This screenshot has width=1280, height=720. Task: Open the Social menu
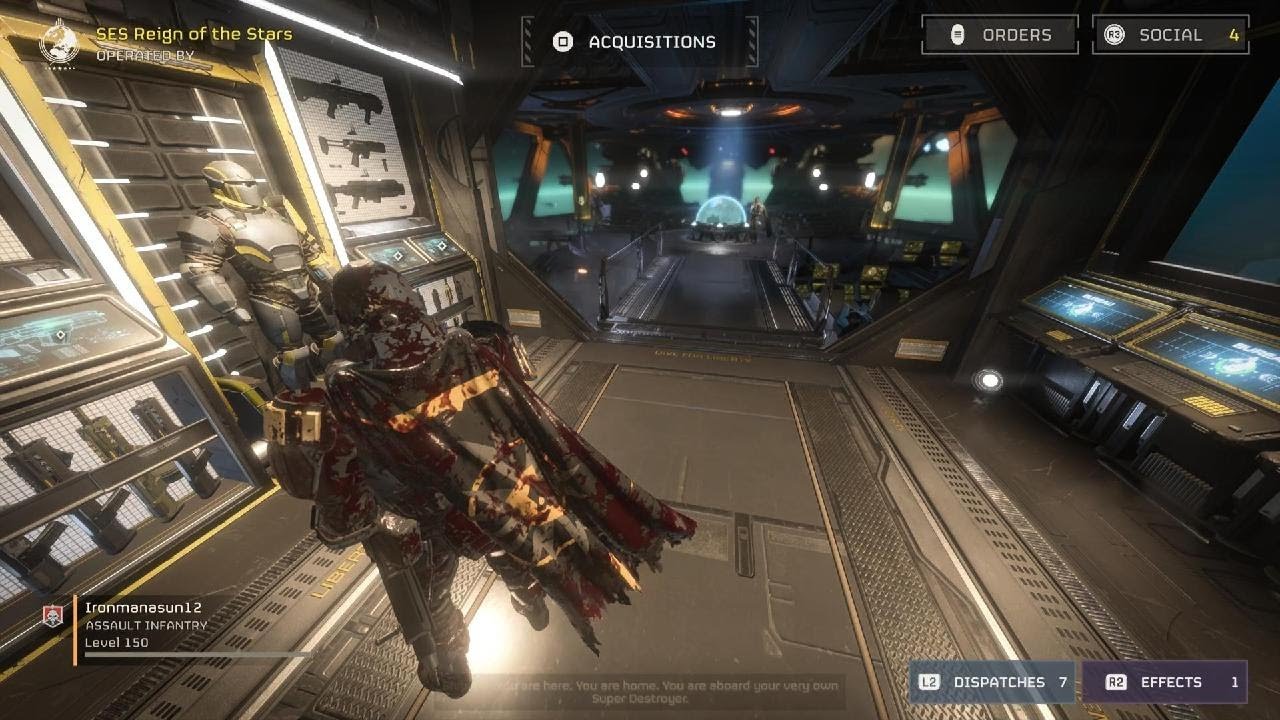[1170, 35]
